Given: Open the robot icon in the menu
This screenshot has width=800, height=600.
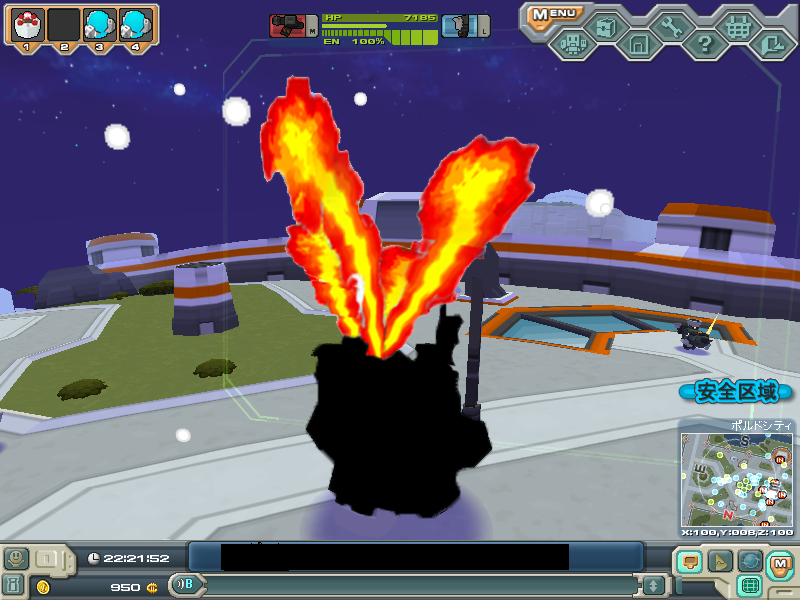Looking at the screenshot, I should 572,44.
